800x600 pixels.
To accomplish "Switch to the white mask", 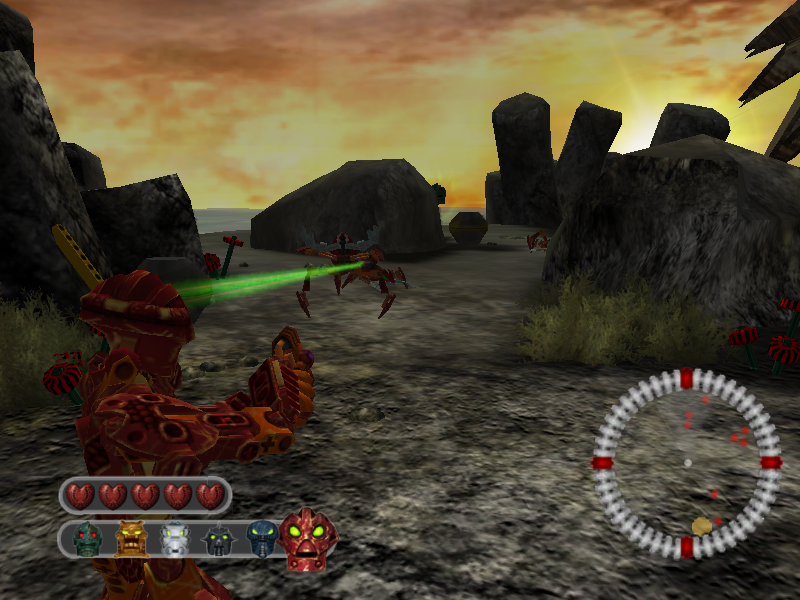I will point(176,540).
